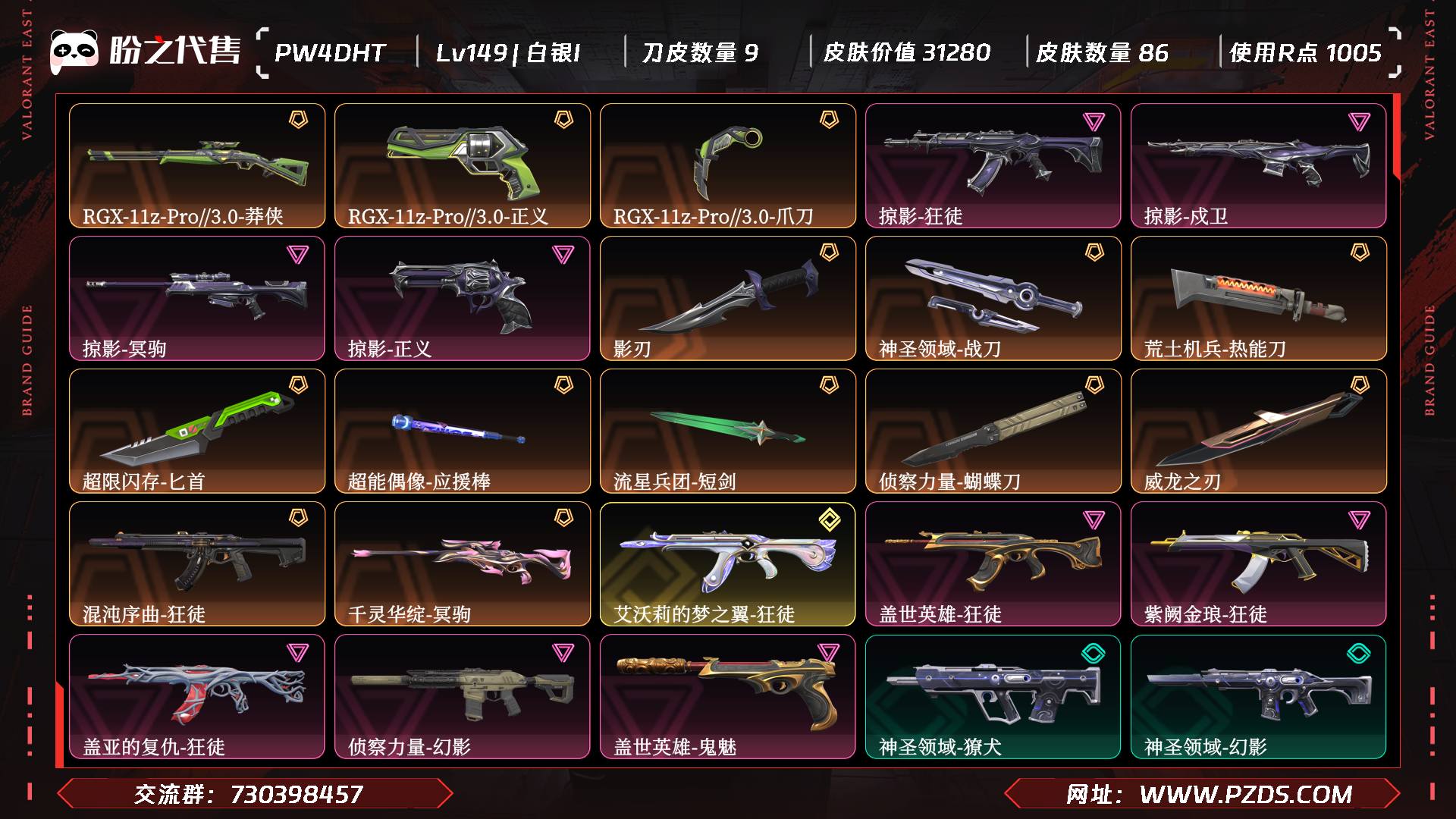The height and width of the screenshot is (819, 1456).
Task: Open the 侦察力量-蝴蝶刀 butterfly knife card
Action: (993, 431)
